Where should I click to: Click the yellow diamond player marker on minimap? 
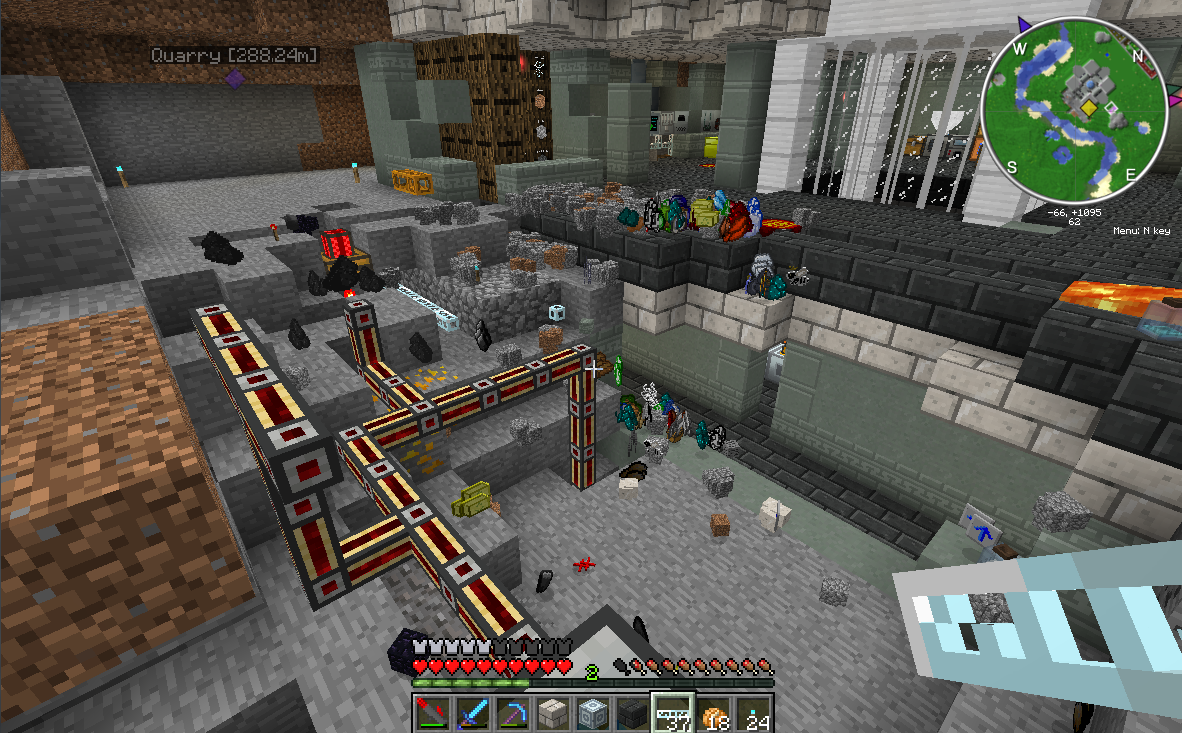coord(1086,106)
